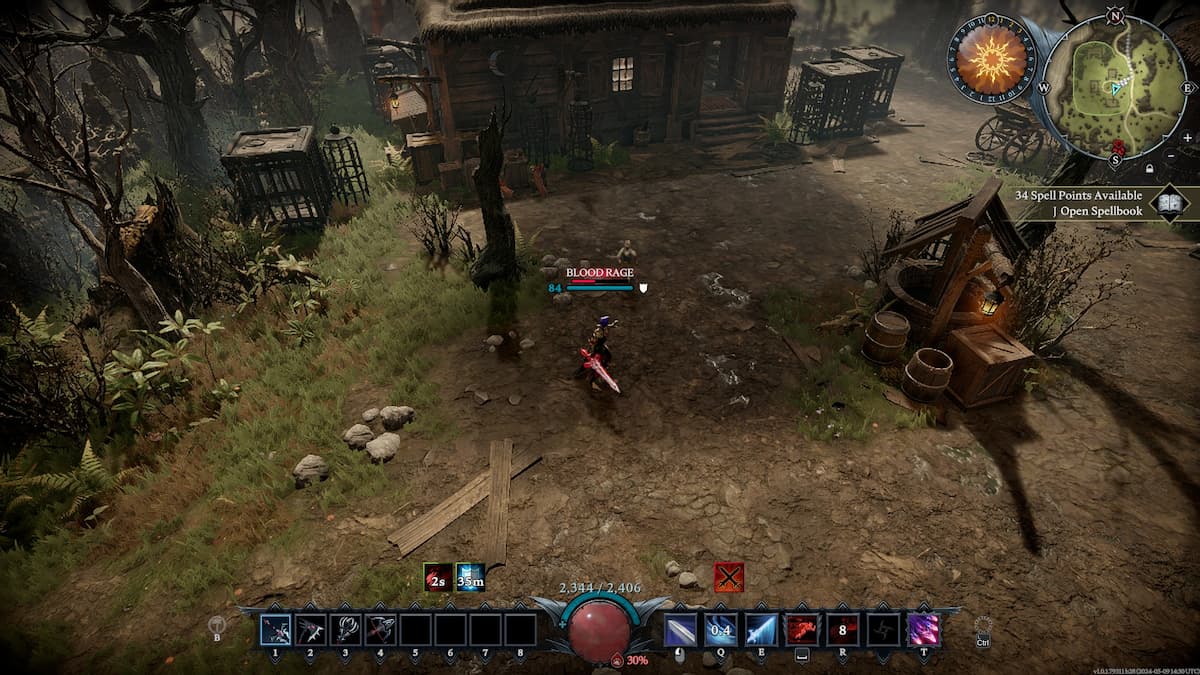Activate the E weapon skill
The image size is (1200, 675).
761,630
